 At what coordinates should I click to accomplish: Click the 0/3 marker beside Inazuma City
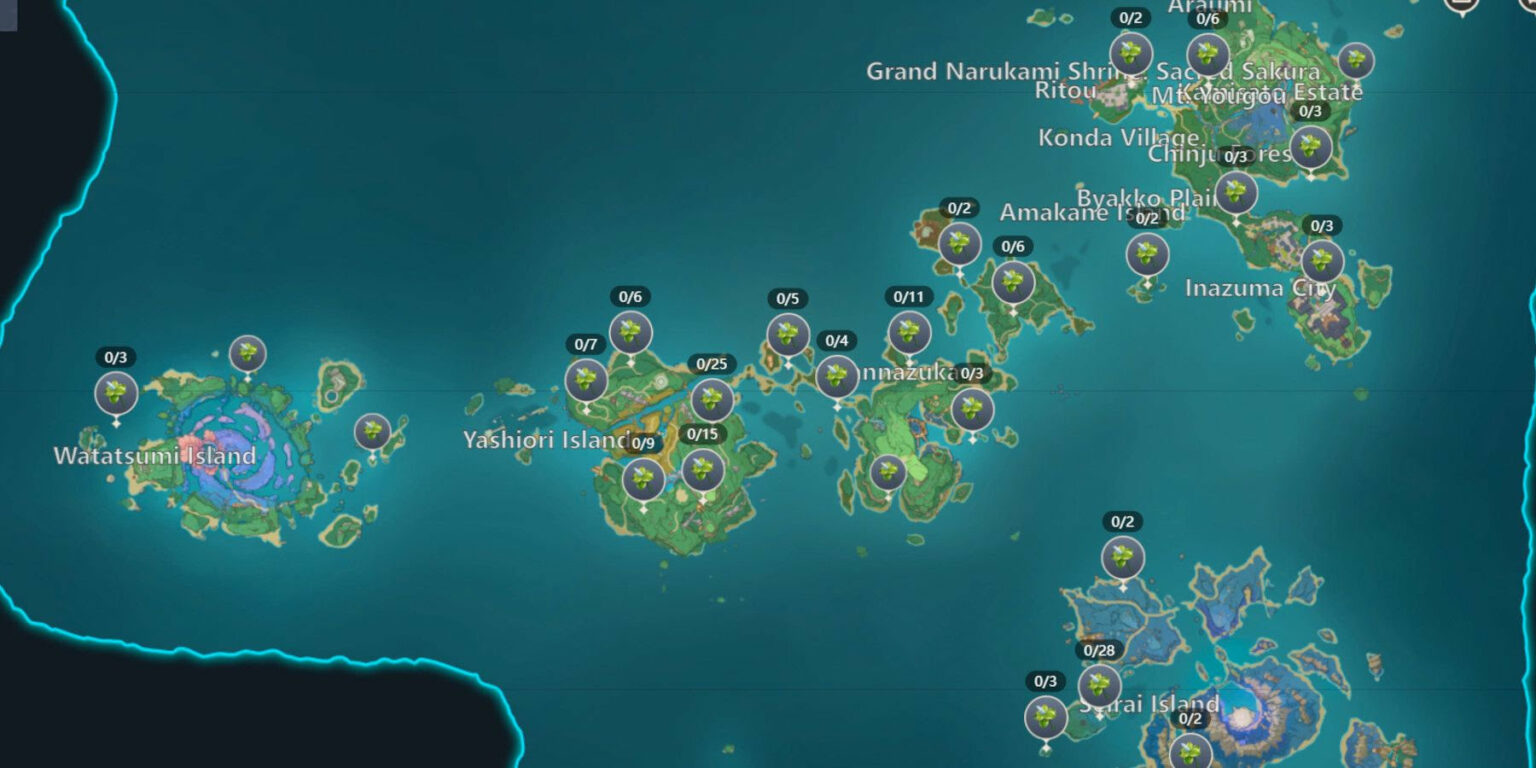pyautogui.click(x=1323, y=261)
